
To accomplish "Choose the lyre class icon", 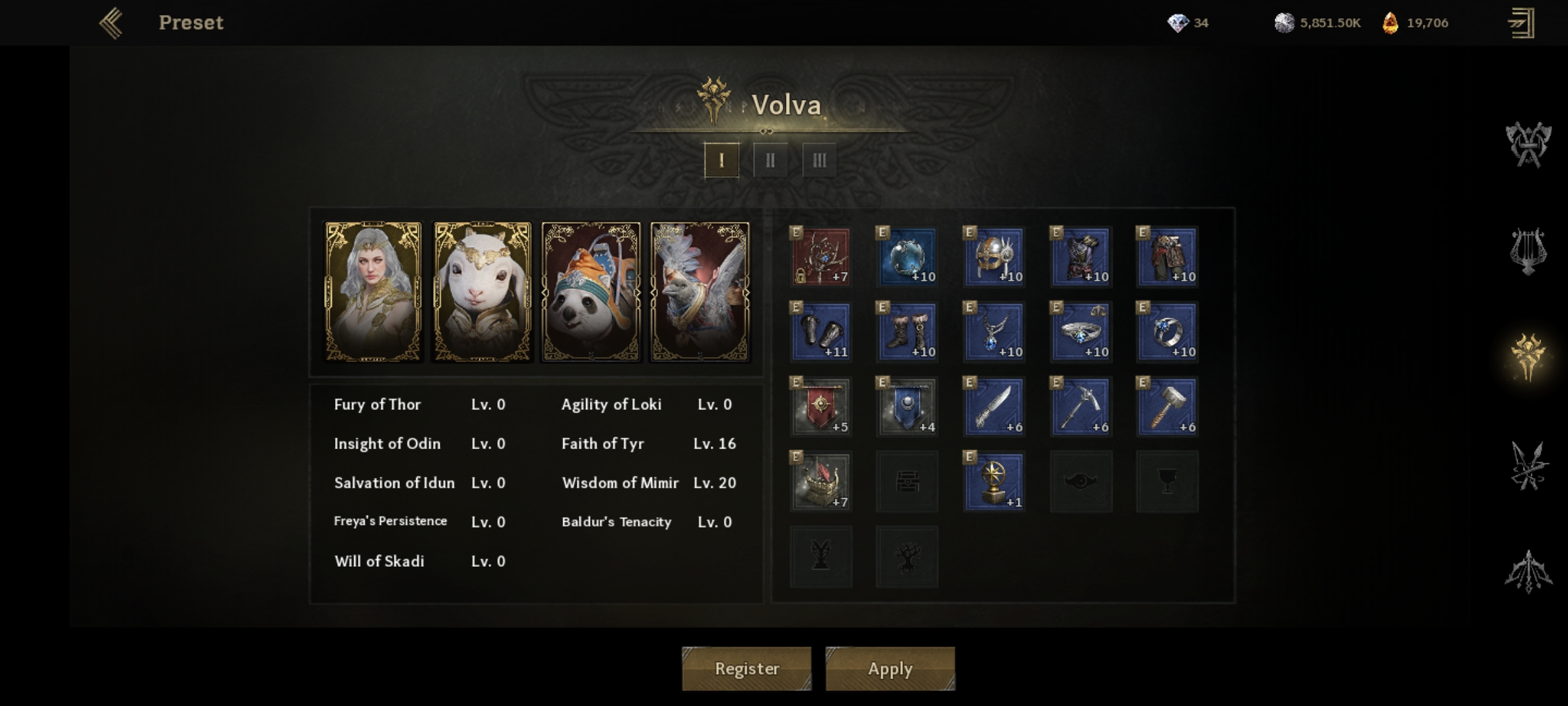I will [1527, 251].
